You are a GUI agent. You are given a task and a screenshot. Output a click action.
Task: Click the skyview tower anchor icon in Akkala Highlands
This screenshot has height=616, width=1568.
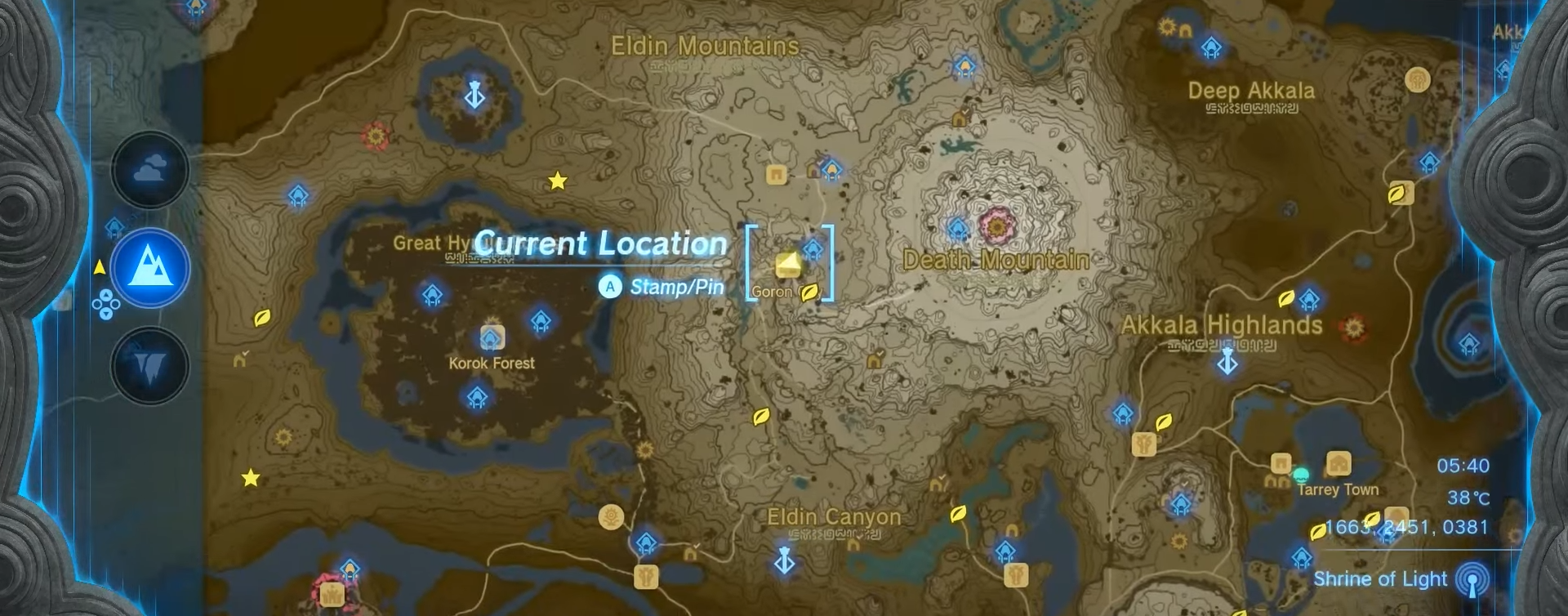1227,364
